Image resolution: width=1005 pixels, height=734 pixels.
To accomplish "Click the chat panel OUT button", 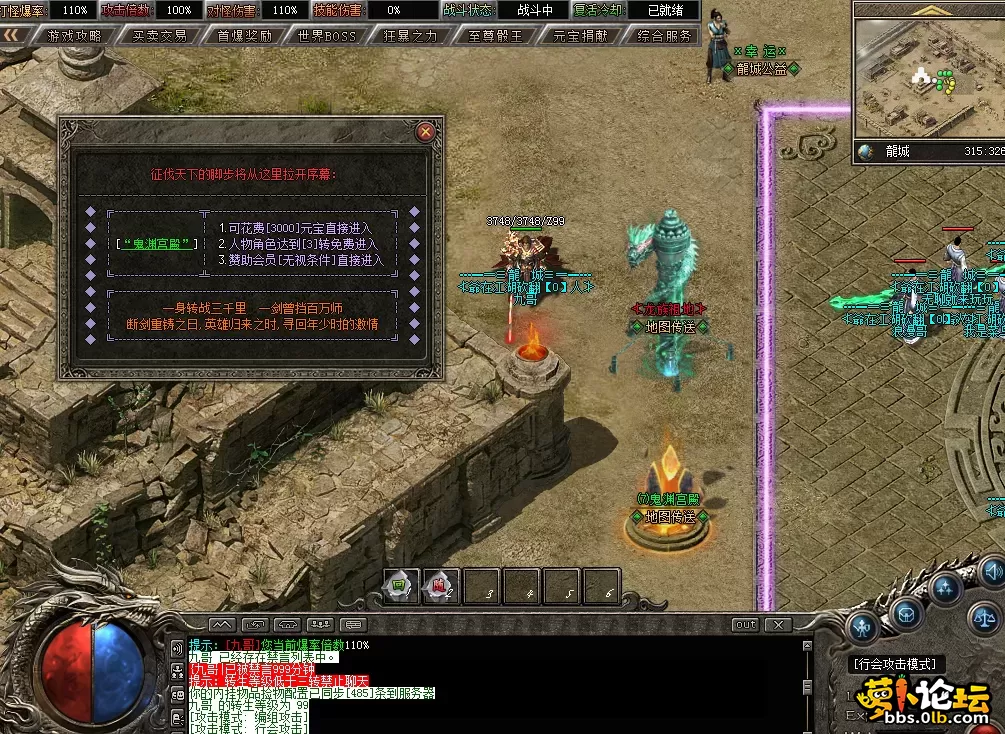I will (x=745, y=625).
